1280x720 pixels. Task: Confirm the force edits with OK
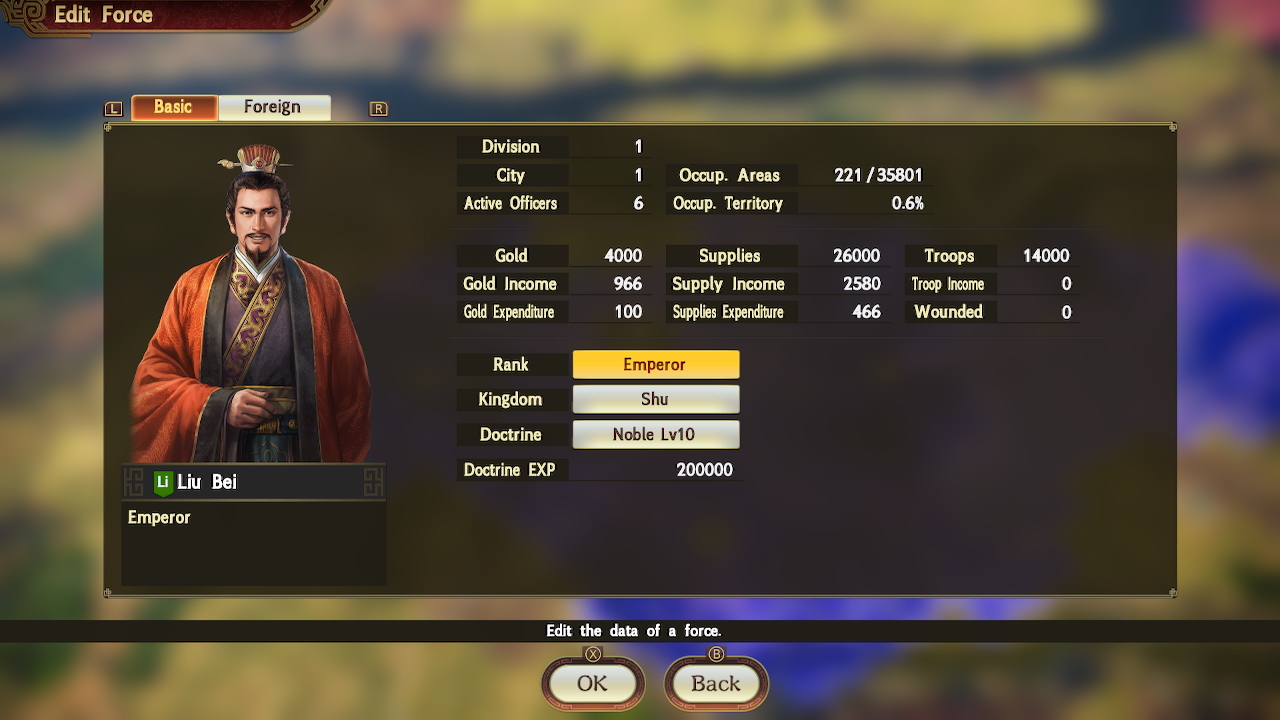pyautogui.click(x=592, y=685)
